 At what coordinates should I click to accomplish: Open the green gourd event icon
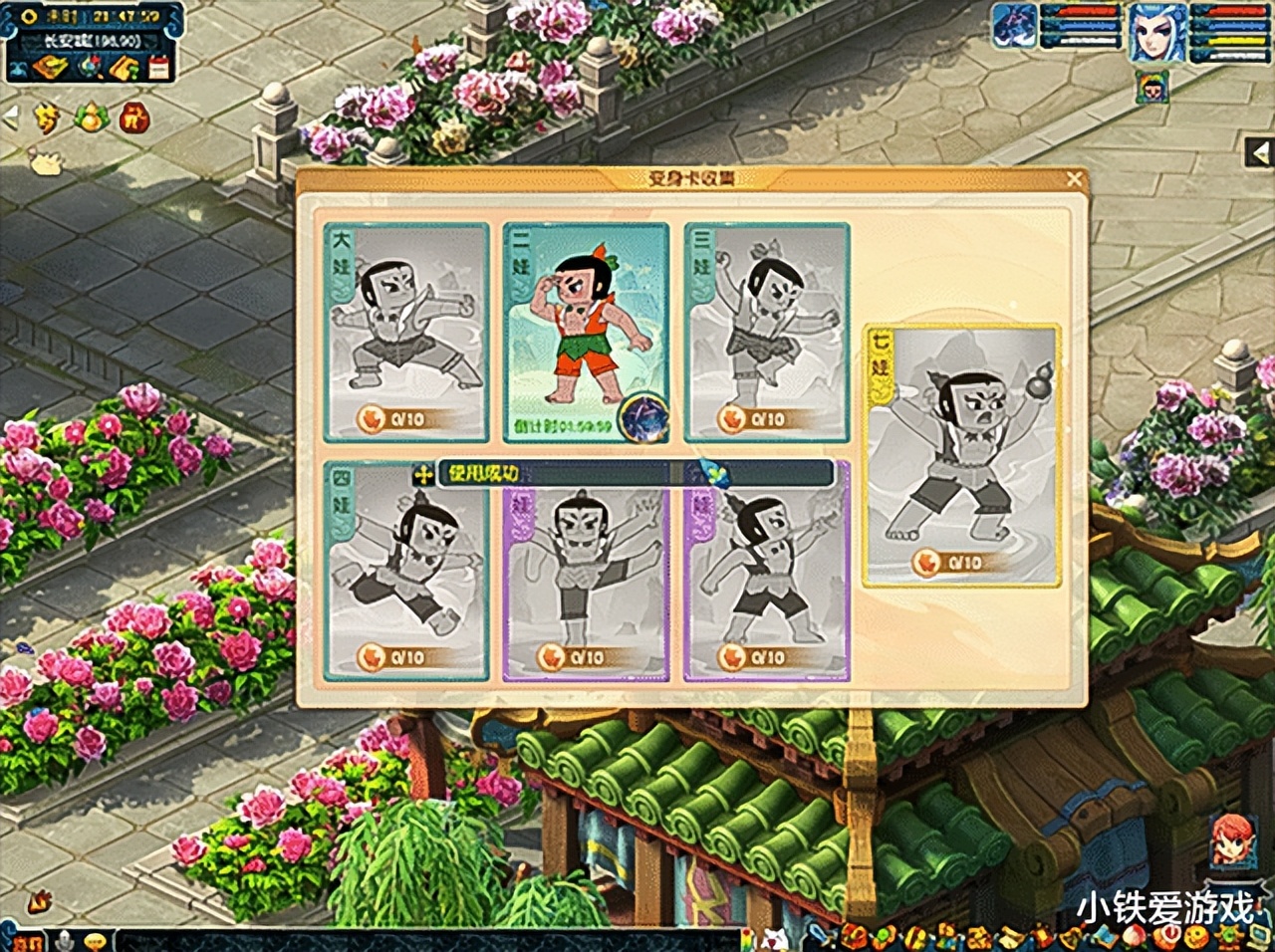[91, 118]
